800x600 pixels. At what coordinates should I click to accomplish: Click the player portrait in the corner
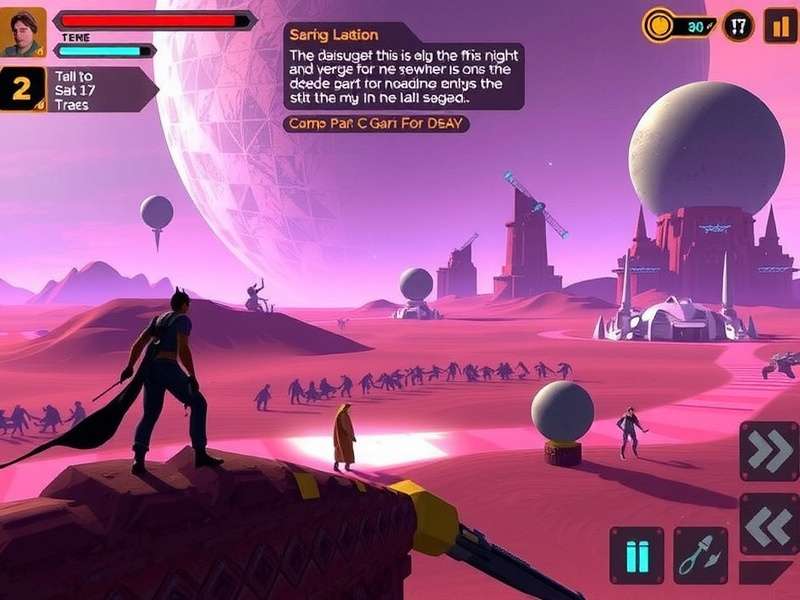(23, 31)
